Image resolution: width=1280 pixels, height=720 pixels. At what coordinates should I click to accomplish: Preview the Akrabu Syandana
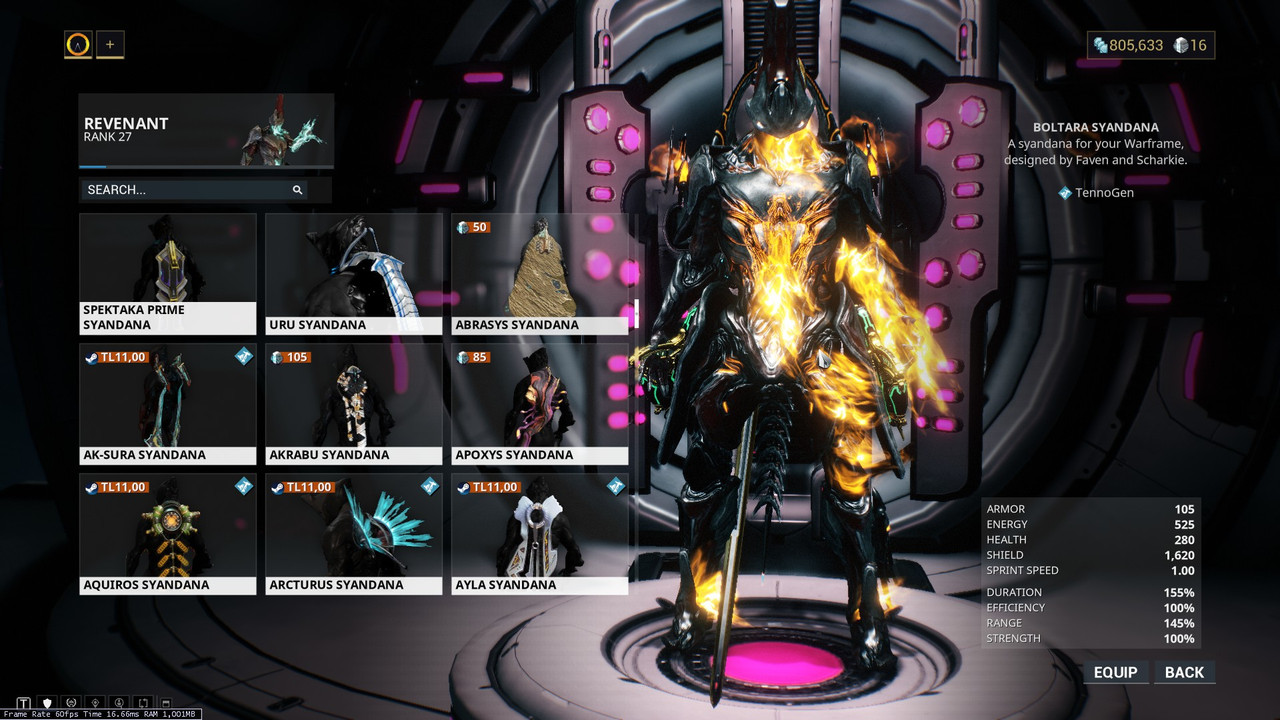354,403
